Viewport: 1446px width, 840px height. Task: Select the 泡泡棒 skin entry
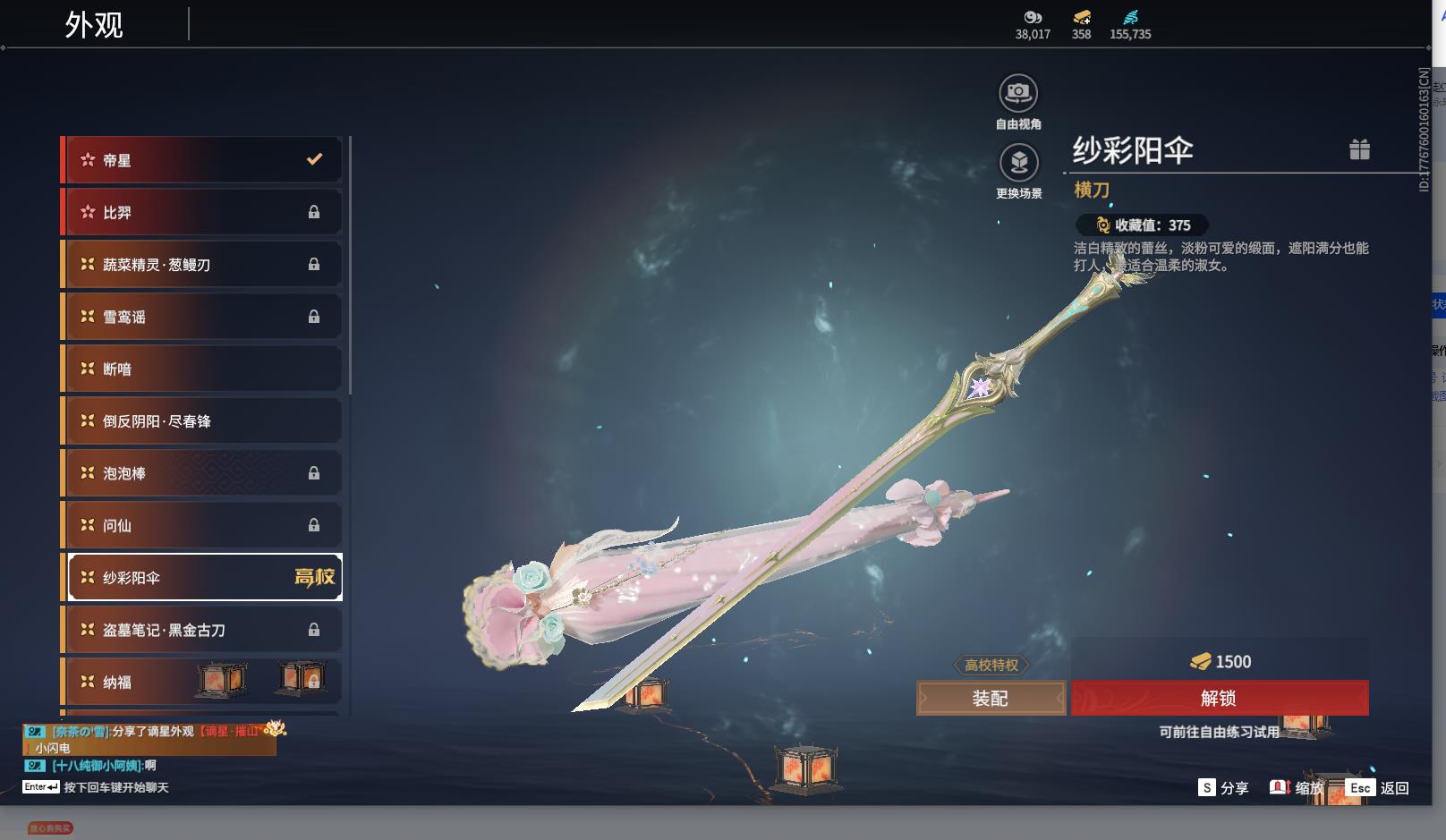(x=201, y=473)
